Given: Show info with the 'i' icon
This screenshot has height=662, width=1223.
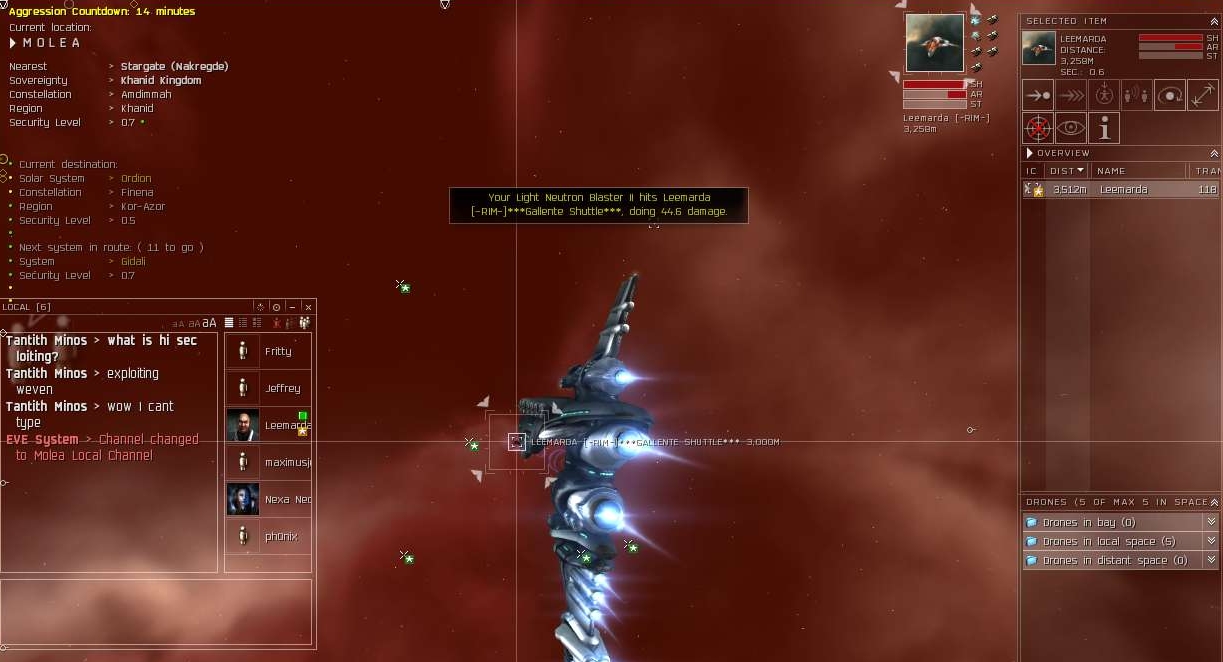Looking at the screenshot, I should pos(1104,128).
